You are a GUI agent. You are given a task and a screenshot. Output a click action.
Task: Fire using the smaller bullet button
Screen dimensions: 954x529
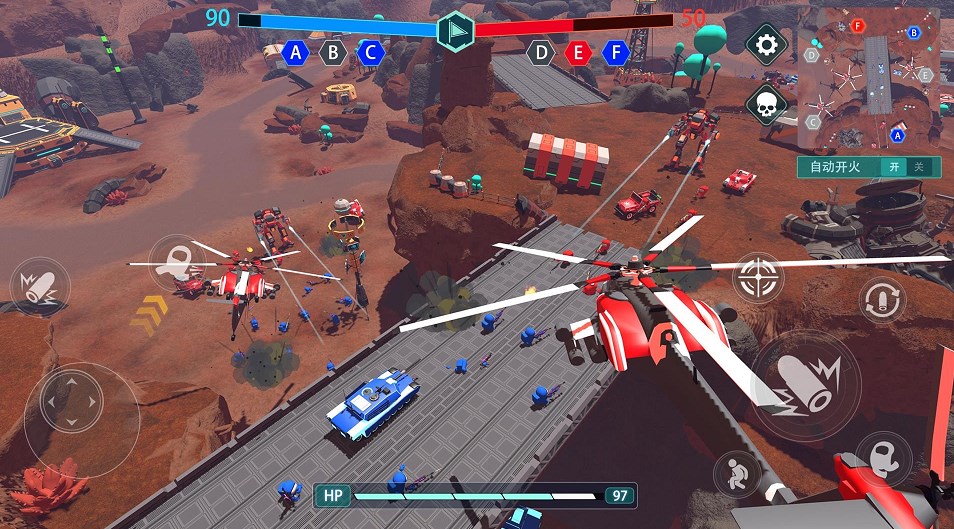39,286
